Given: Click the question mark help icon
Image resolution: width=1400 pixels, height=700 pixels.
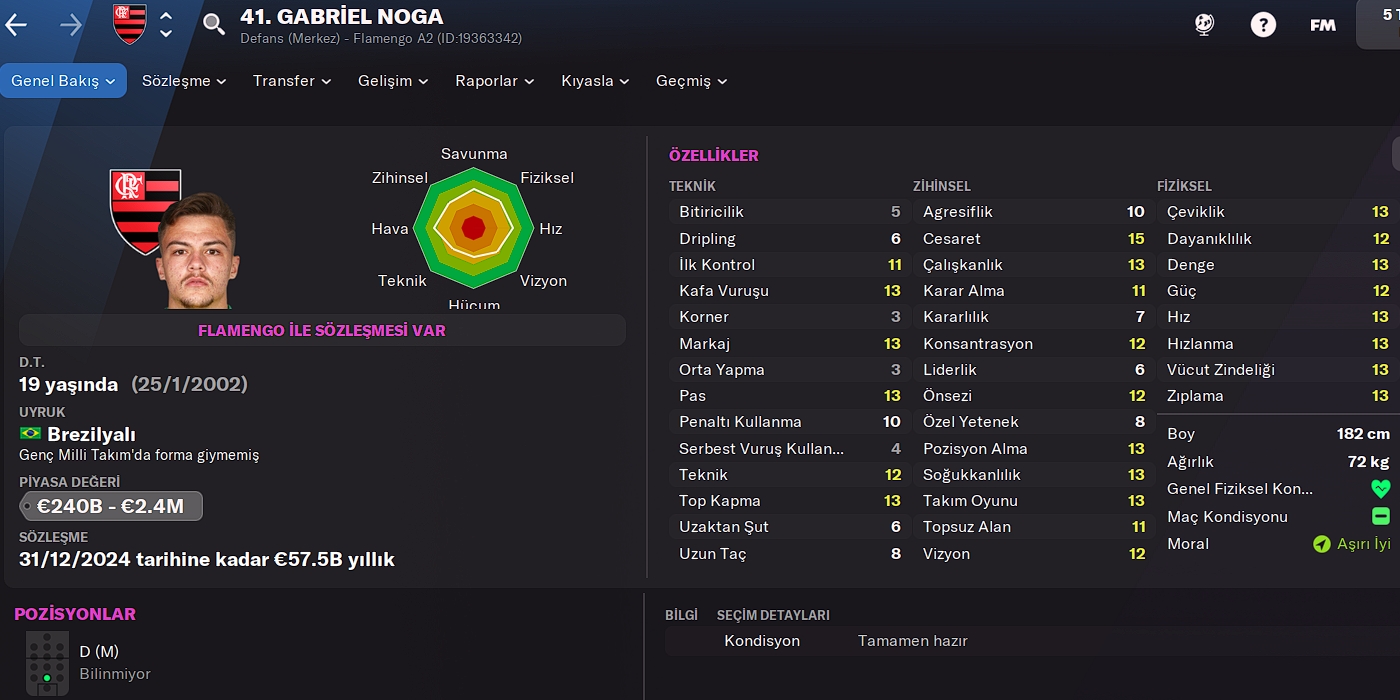Looking at the screenshot, I should 1263,25.
